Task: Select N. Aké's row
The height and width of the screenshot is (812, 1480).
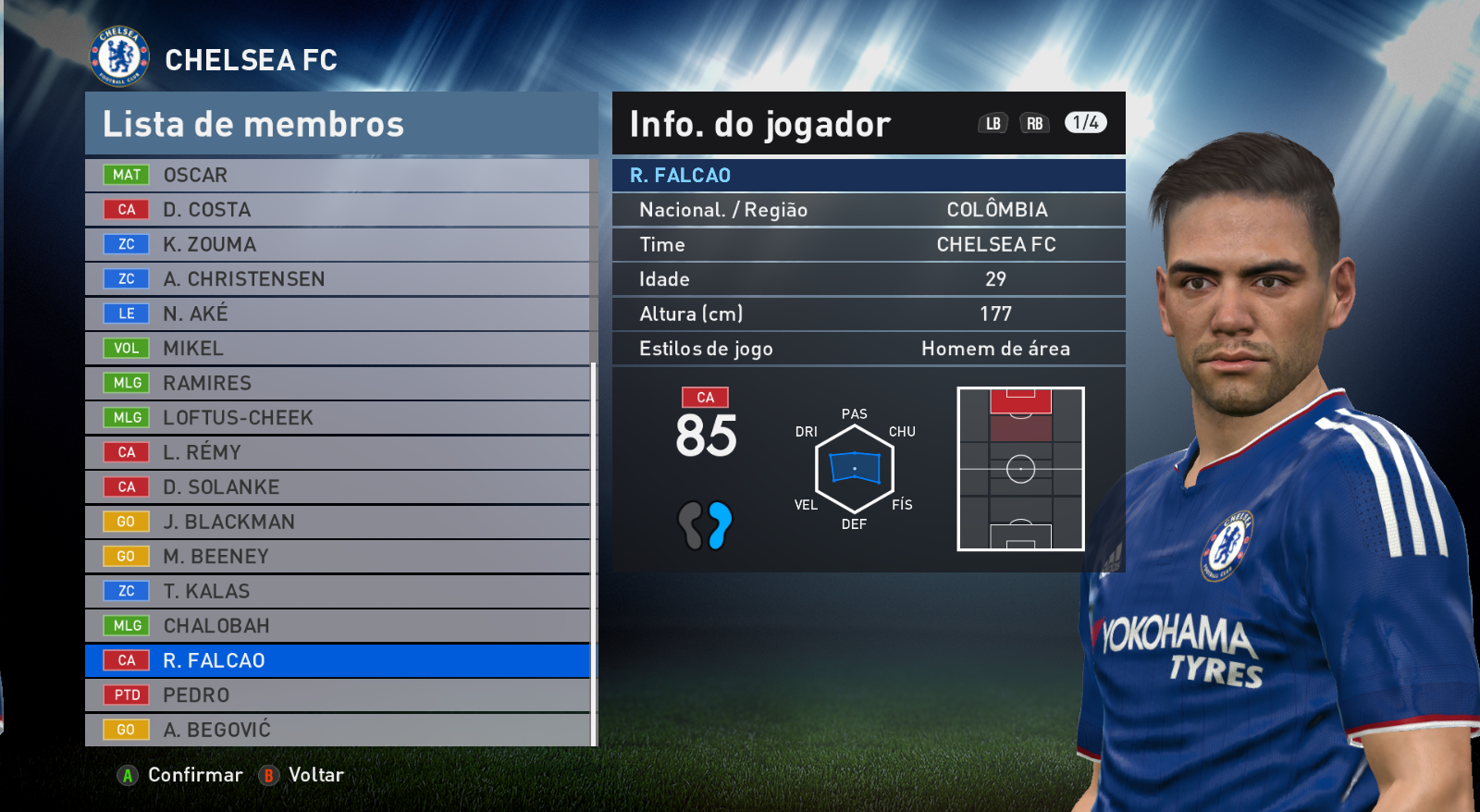Action: 338,314
